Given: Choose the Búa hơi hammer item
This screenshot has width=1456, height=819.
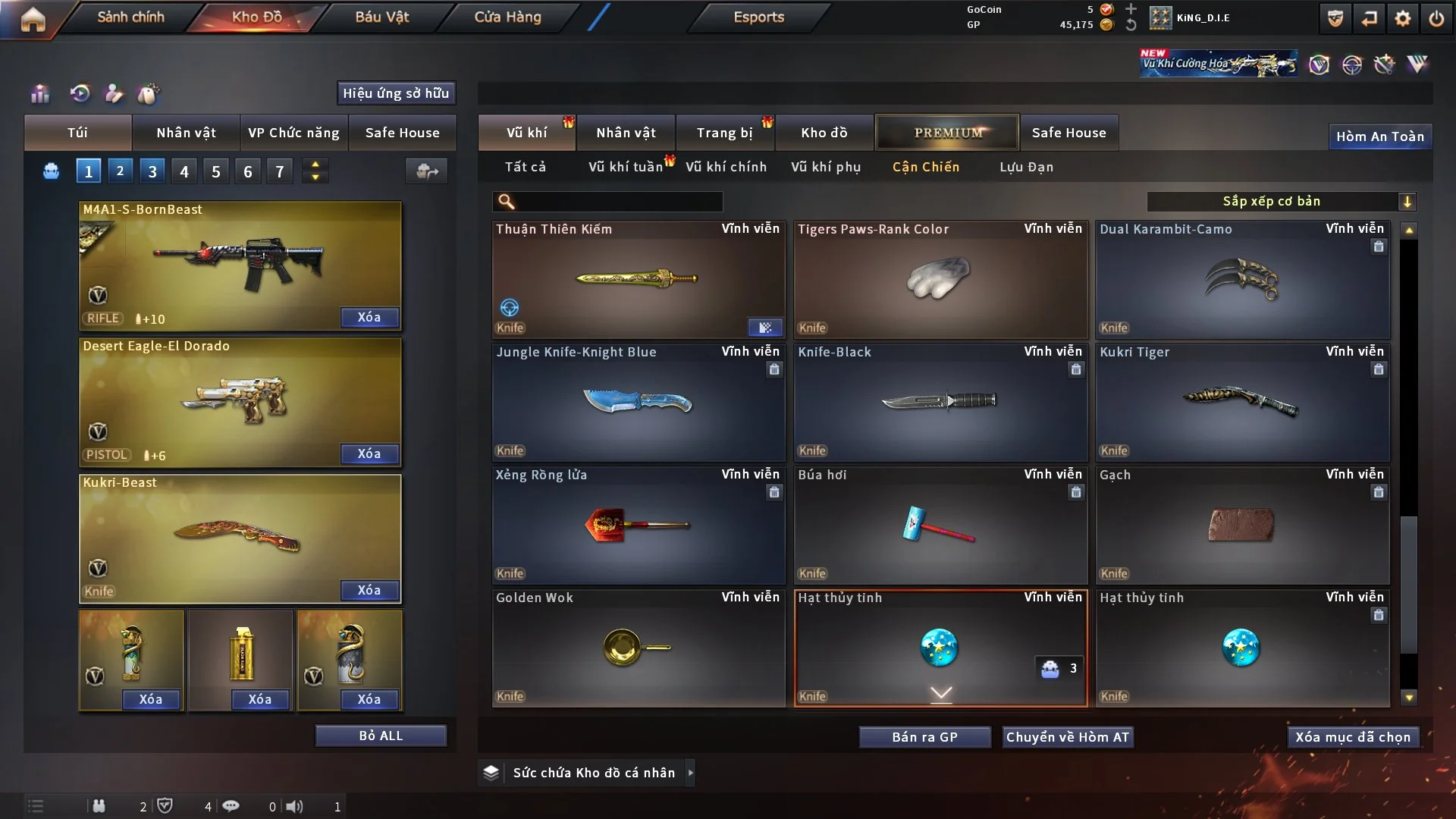Looking at the screenshot, I should 940,525.
